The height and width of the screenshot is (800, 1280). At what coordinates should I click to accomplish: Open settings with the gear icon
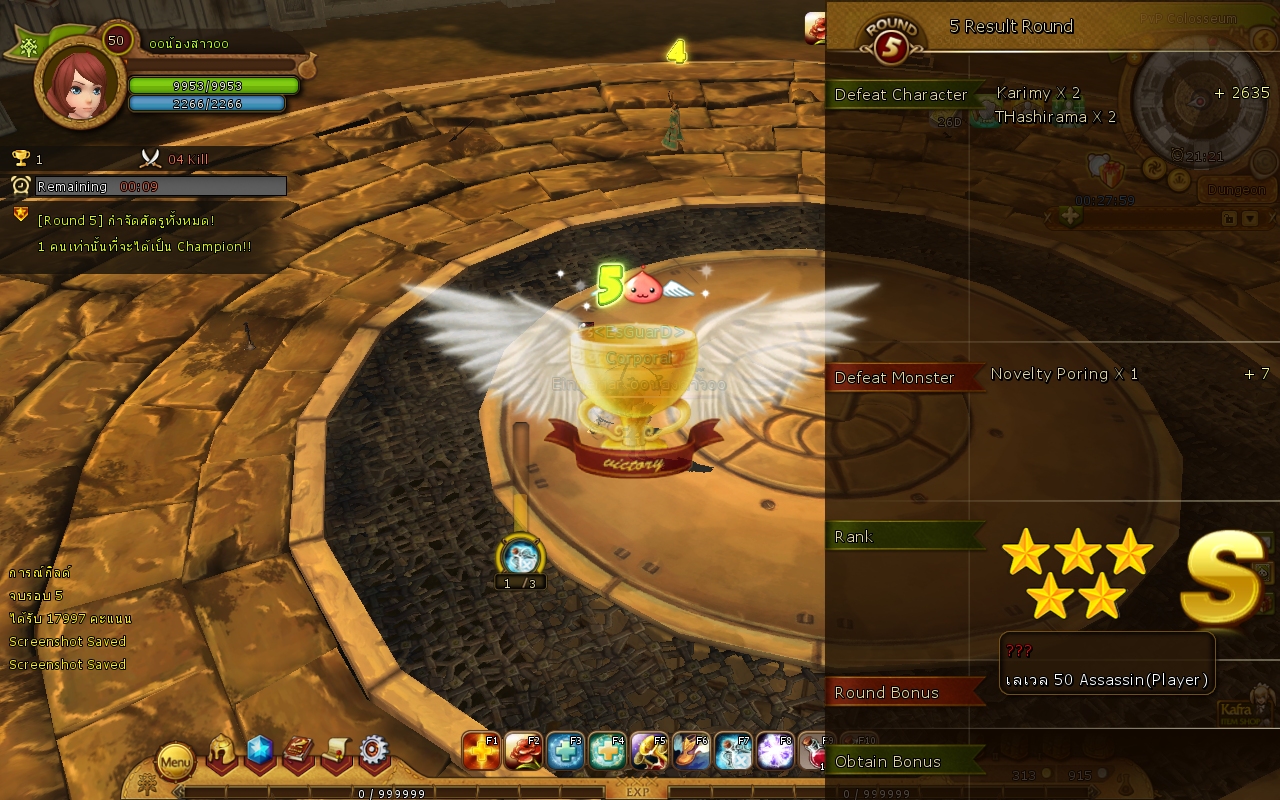click(374, 752)
